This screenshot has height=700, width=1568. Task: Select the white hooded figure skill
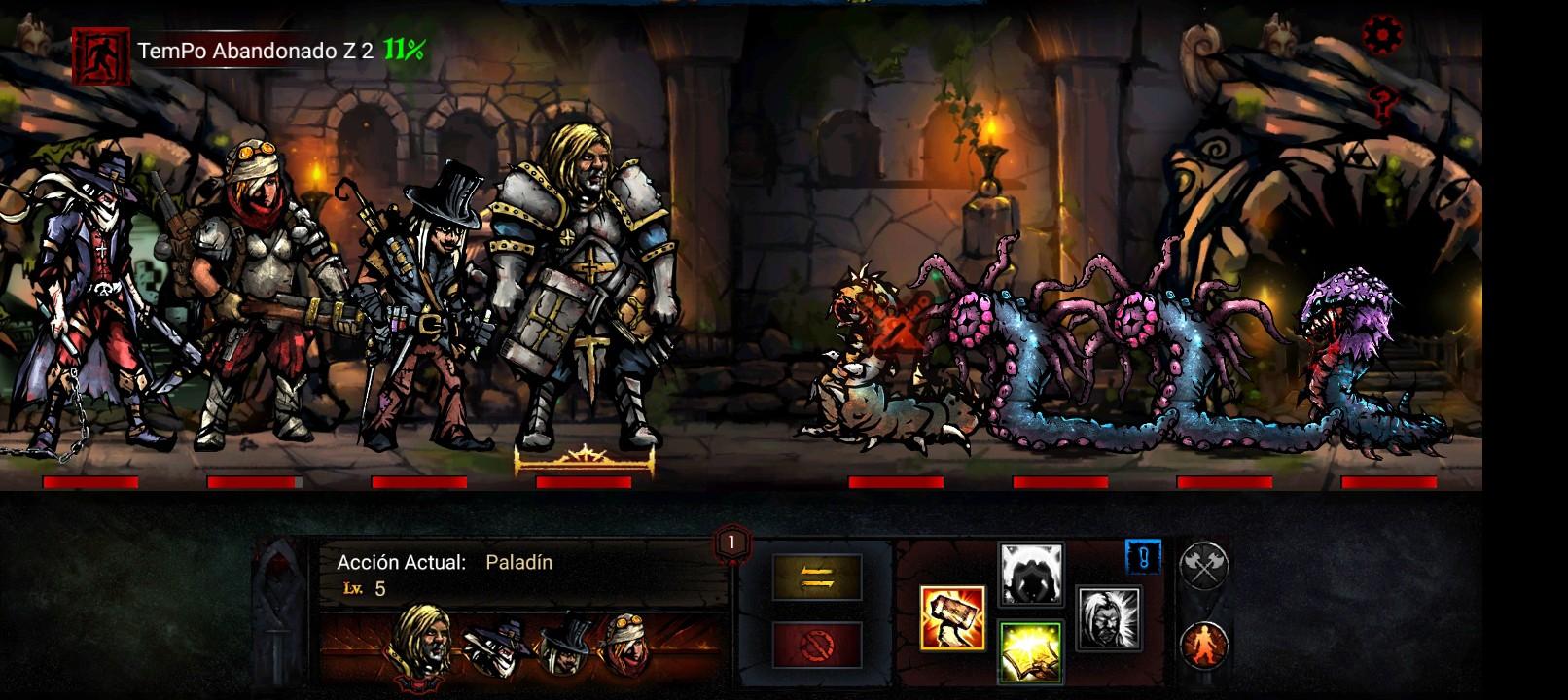(1031, 575)
